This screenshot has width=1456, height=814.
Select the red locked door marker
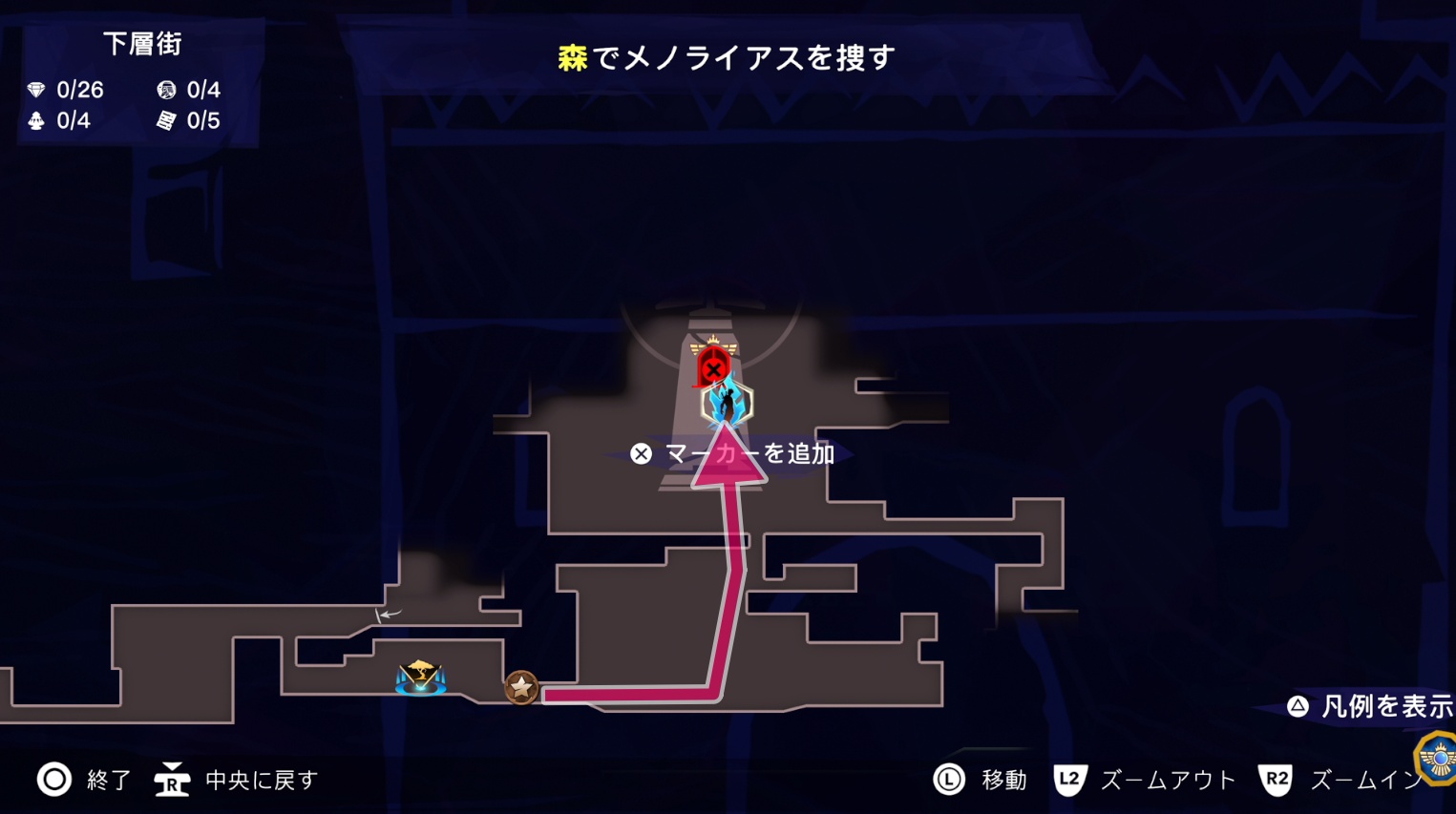(x=712, y=365)
